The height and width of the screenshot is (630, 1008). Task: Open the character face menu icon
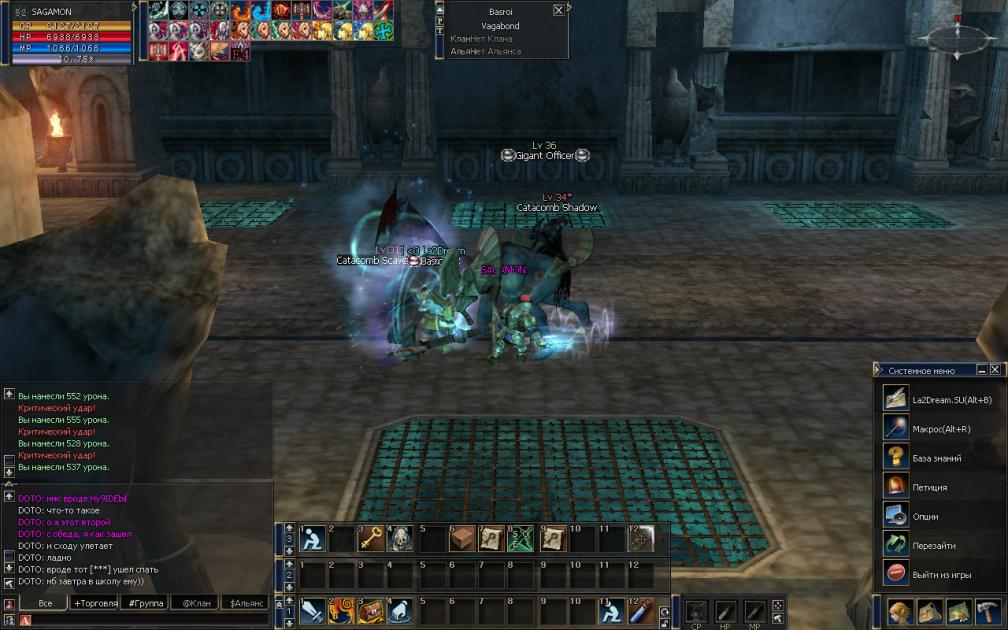click(x=900, y=611)
